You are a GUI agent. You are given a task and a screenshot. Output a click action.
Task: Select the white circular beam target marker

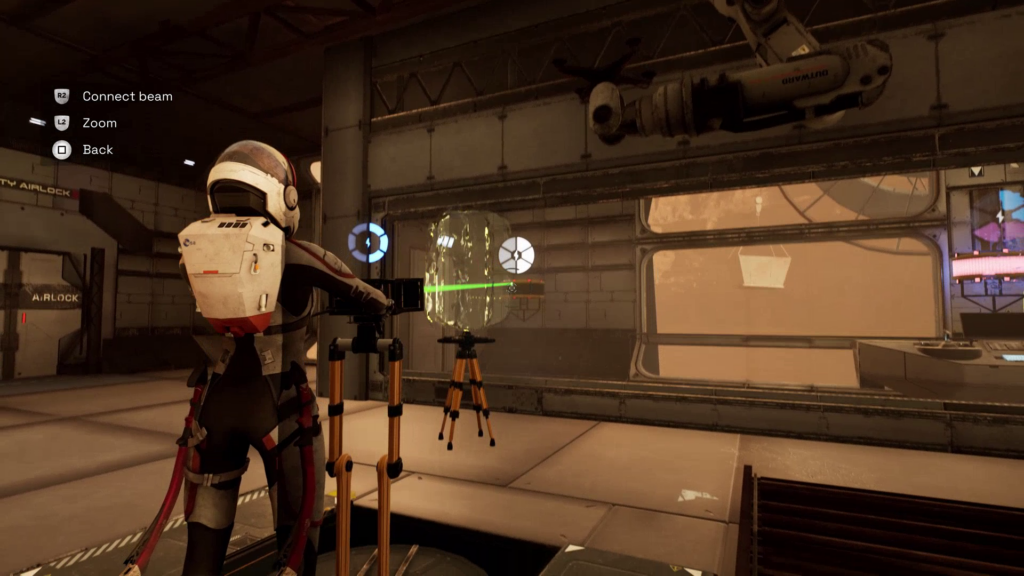516,255
